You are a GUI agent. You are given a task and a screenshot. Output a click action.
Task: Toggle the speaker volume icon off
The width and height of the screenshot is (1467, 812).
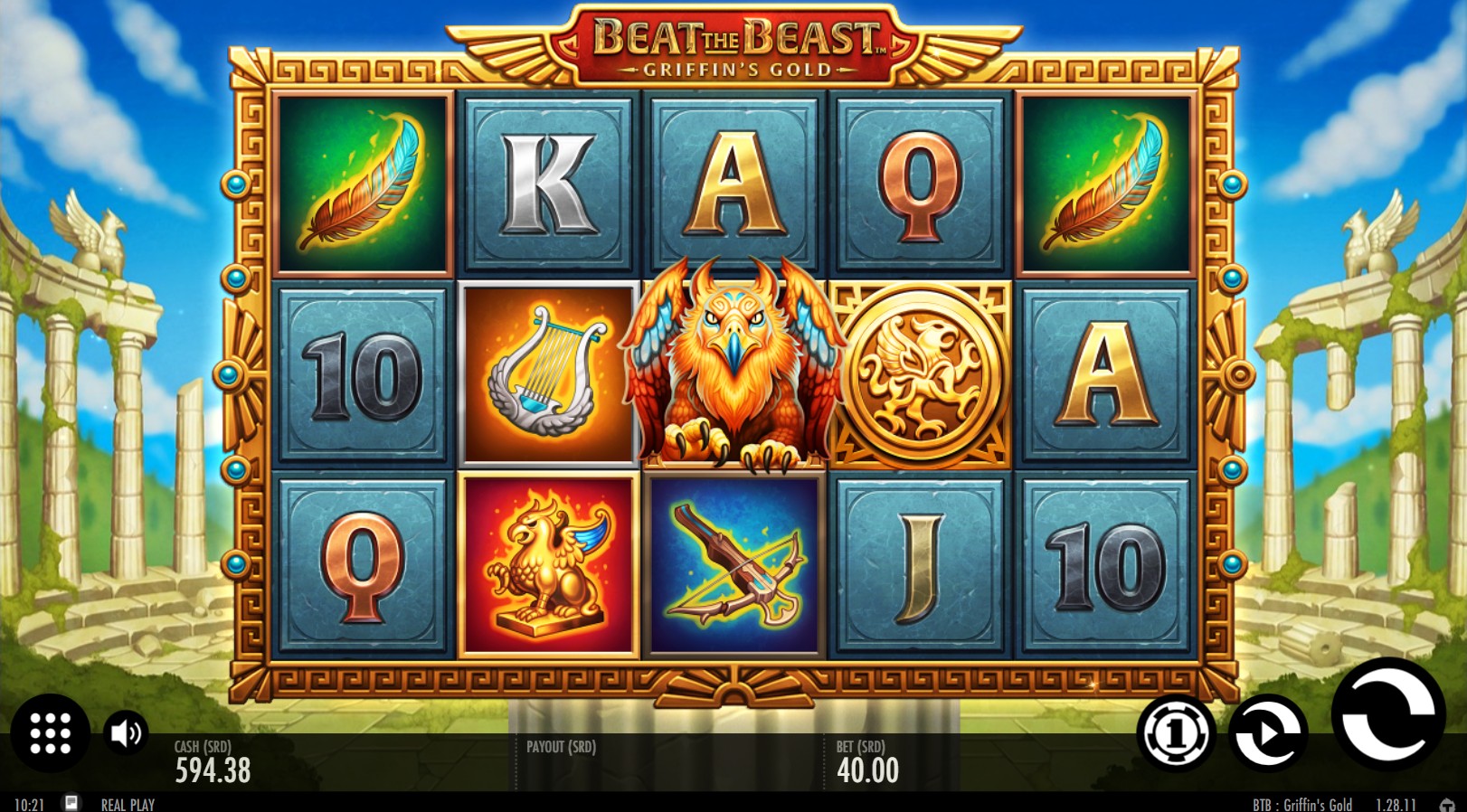[126, 732]
